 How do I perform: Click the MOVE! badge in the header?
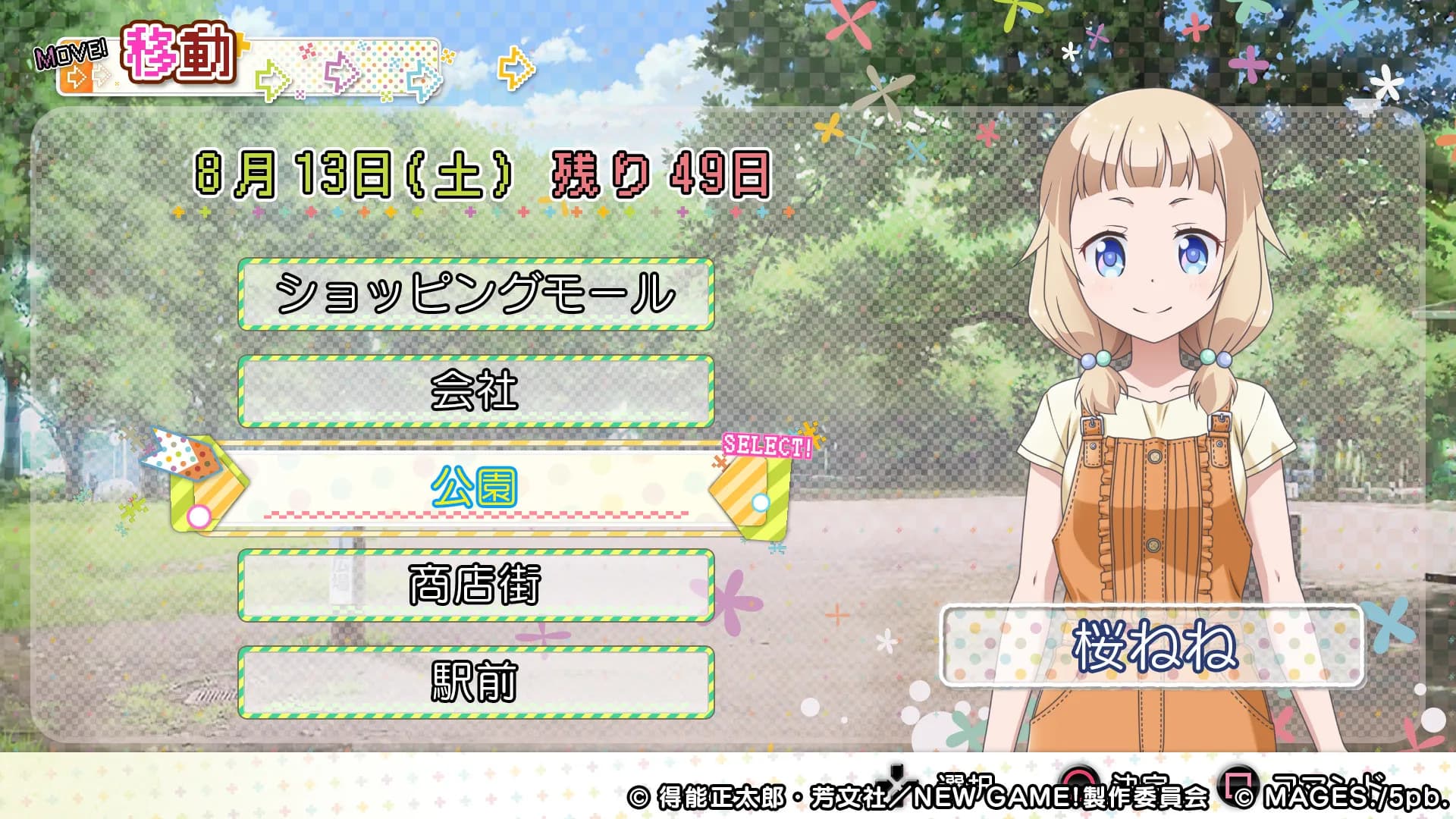coord(71,55)
